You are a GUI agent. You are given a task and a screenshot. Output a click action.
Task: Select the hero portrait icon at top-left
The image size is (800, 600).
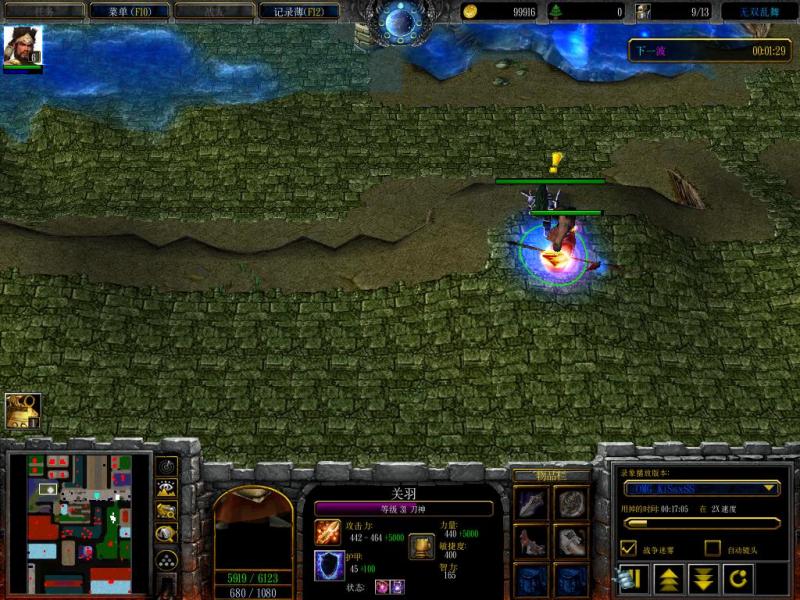(x=21, y=46)
